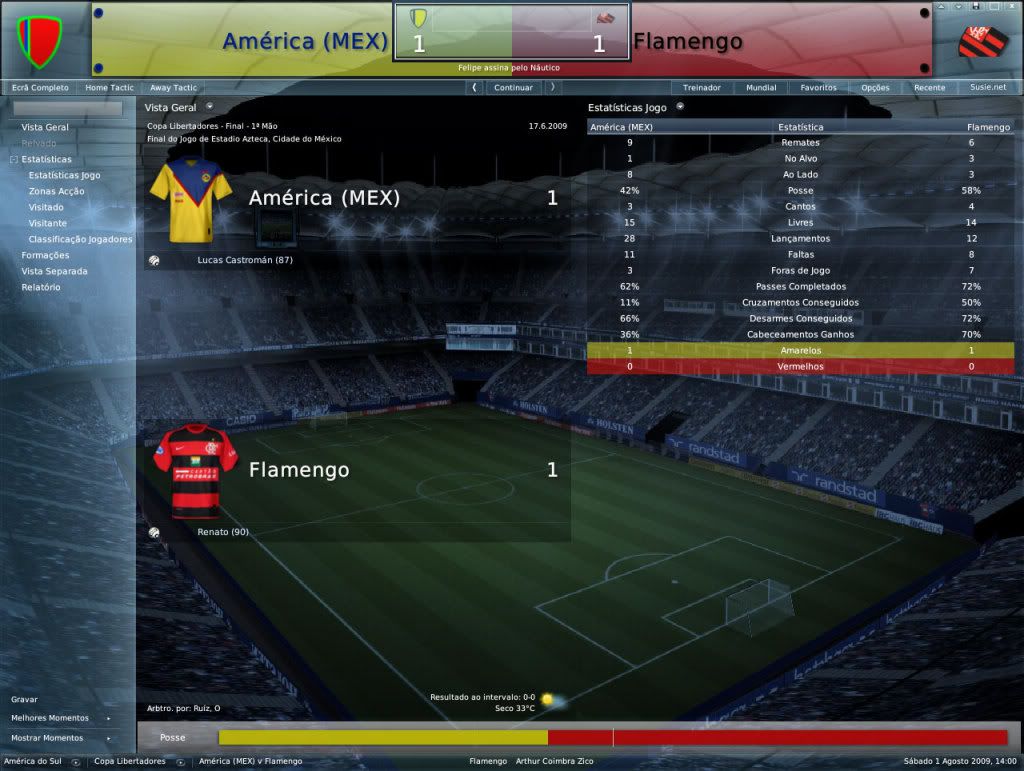The height and width of the screenshot is (771, 1024).
Task: Open the Opções menu
Action: (x=875, y=87)
